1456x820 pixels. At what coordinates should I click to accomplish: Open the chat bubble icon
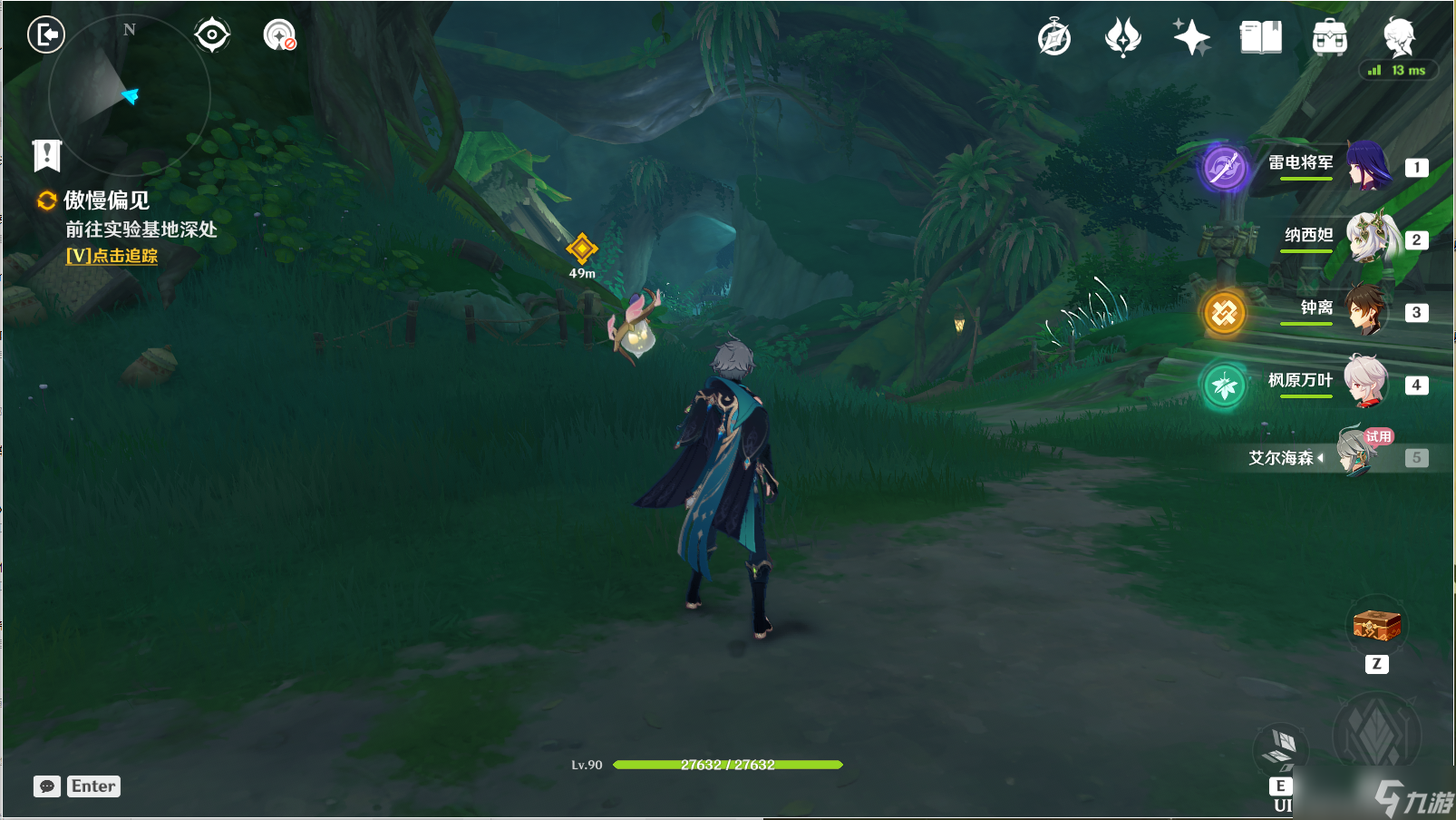point(47,786)
